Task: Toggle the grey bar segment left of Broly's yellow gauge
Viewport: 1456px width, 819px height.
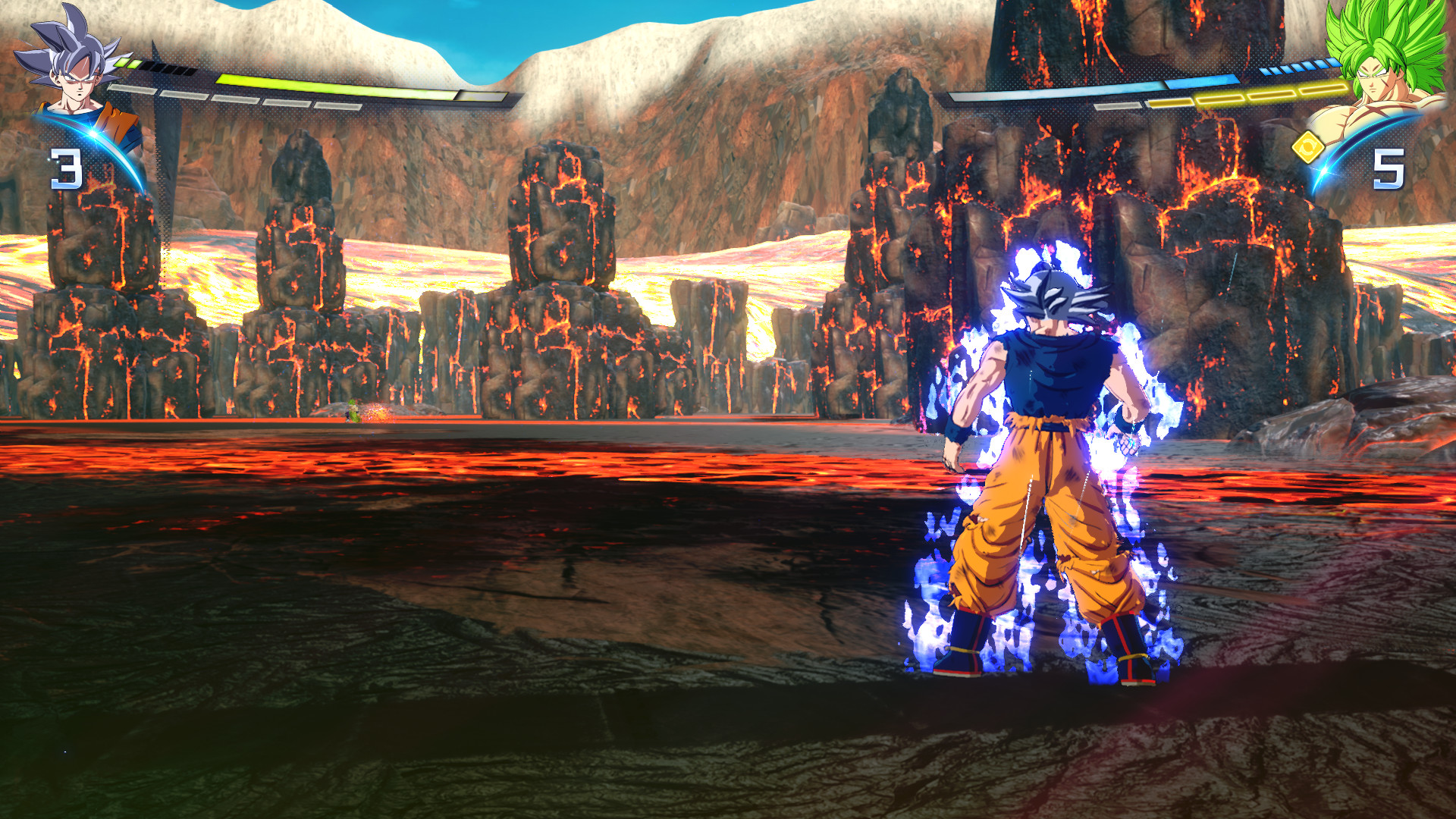Action: coord(1118,105)
